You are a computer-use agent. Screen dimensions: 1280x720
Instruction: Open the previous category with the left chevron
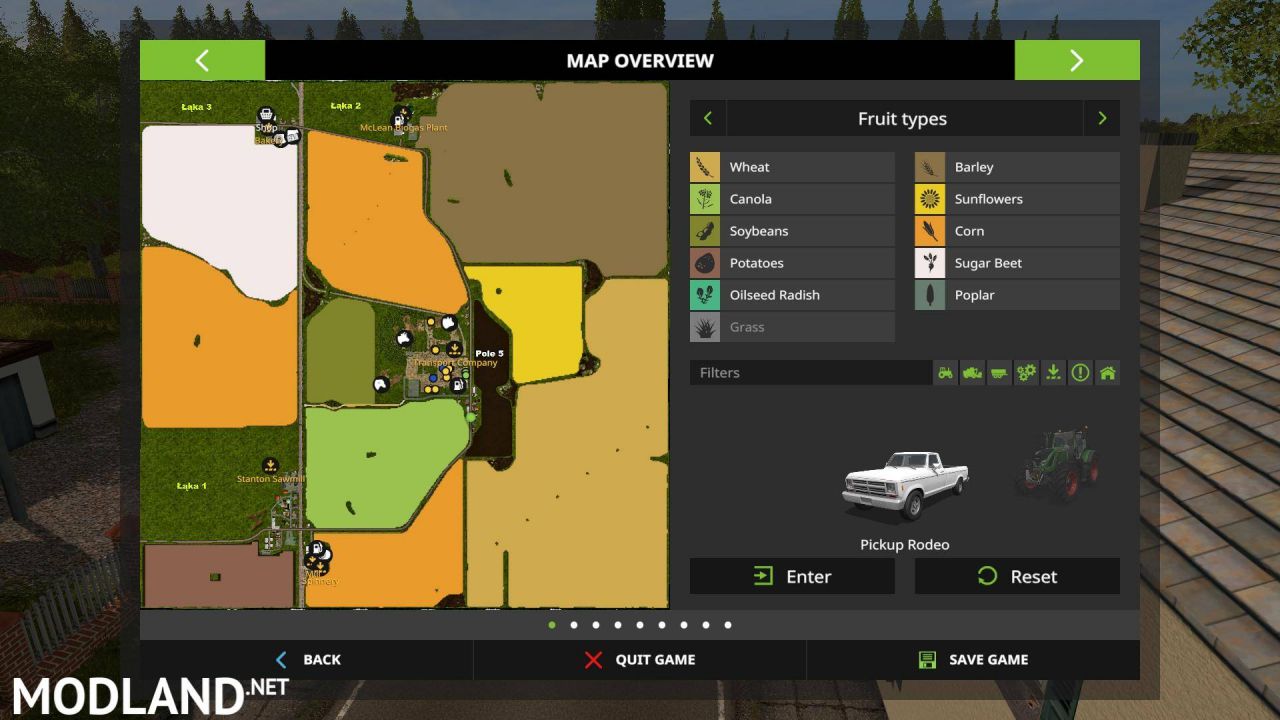click(708, 118)
